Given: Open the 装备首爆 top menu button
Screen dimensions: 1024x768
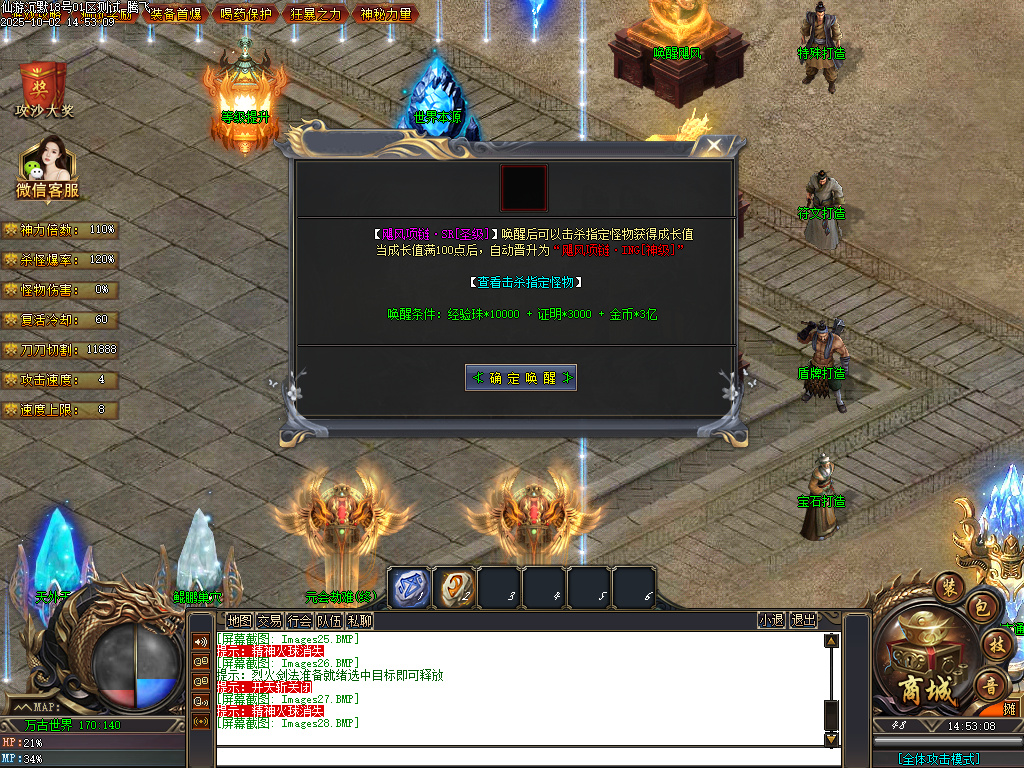Looking at the screenshot, I should click(x=175, y=14).
